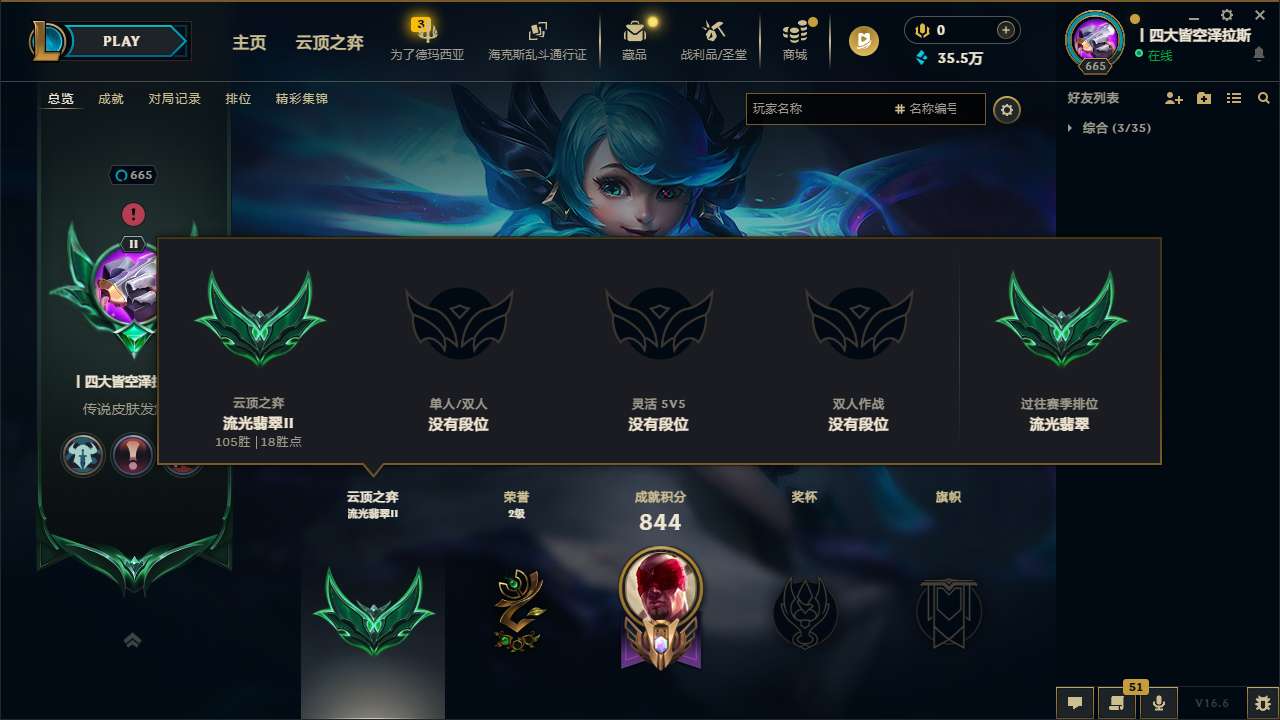Viewport: 1280px width, 720px height.
Task: Open the bug report icon in the bottom corner
Action: tap(1262, 703)
